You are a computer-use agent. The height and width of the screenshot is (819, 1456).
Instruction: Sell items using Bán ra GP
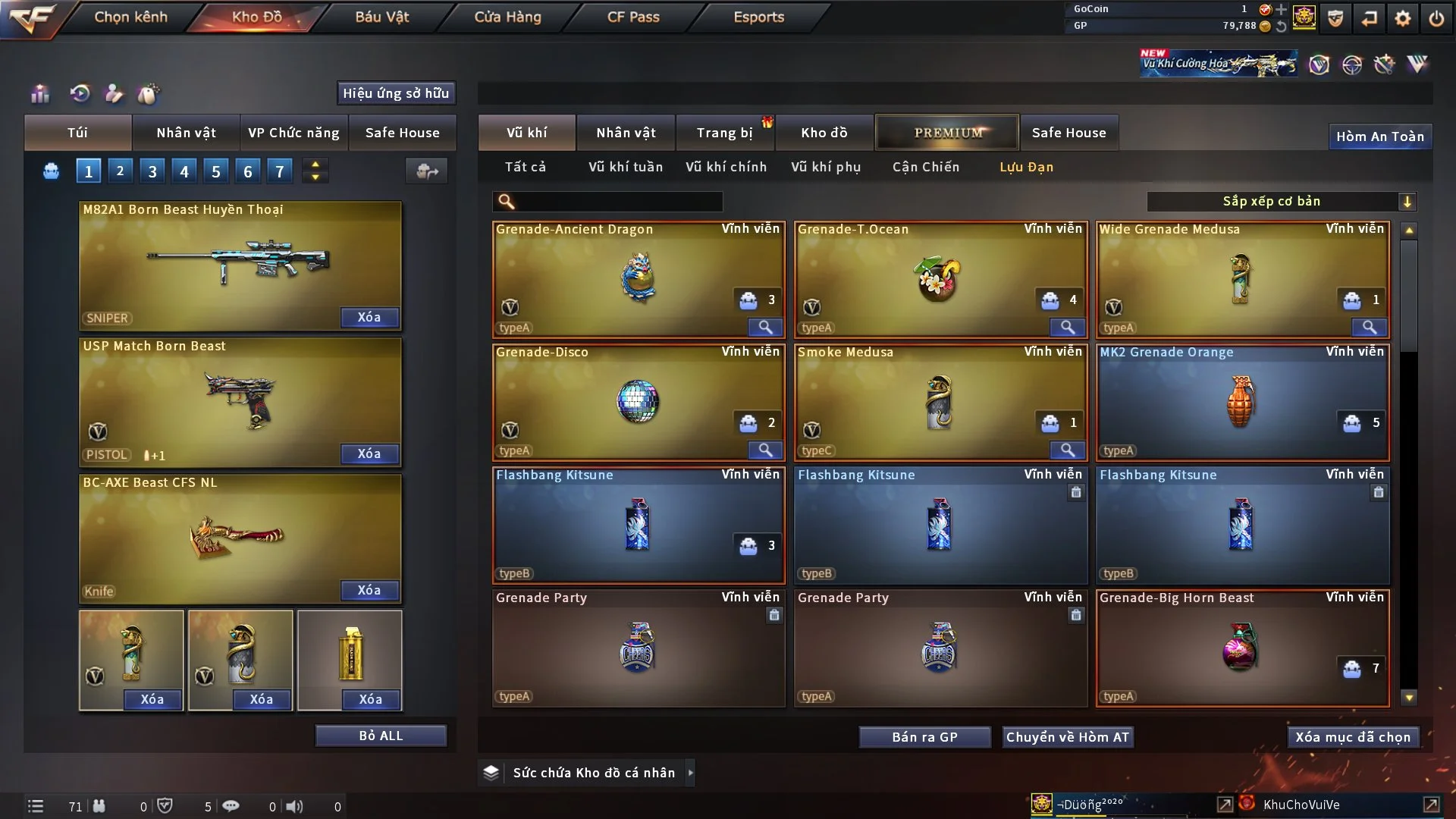pyautogui.click(x=924, y=737)
